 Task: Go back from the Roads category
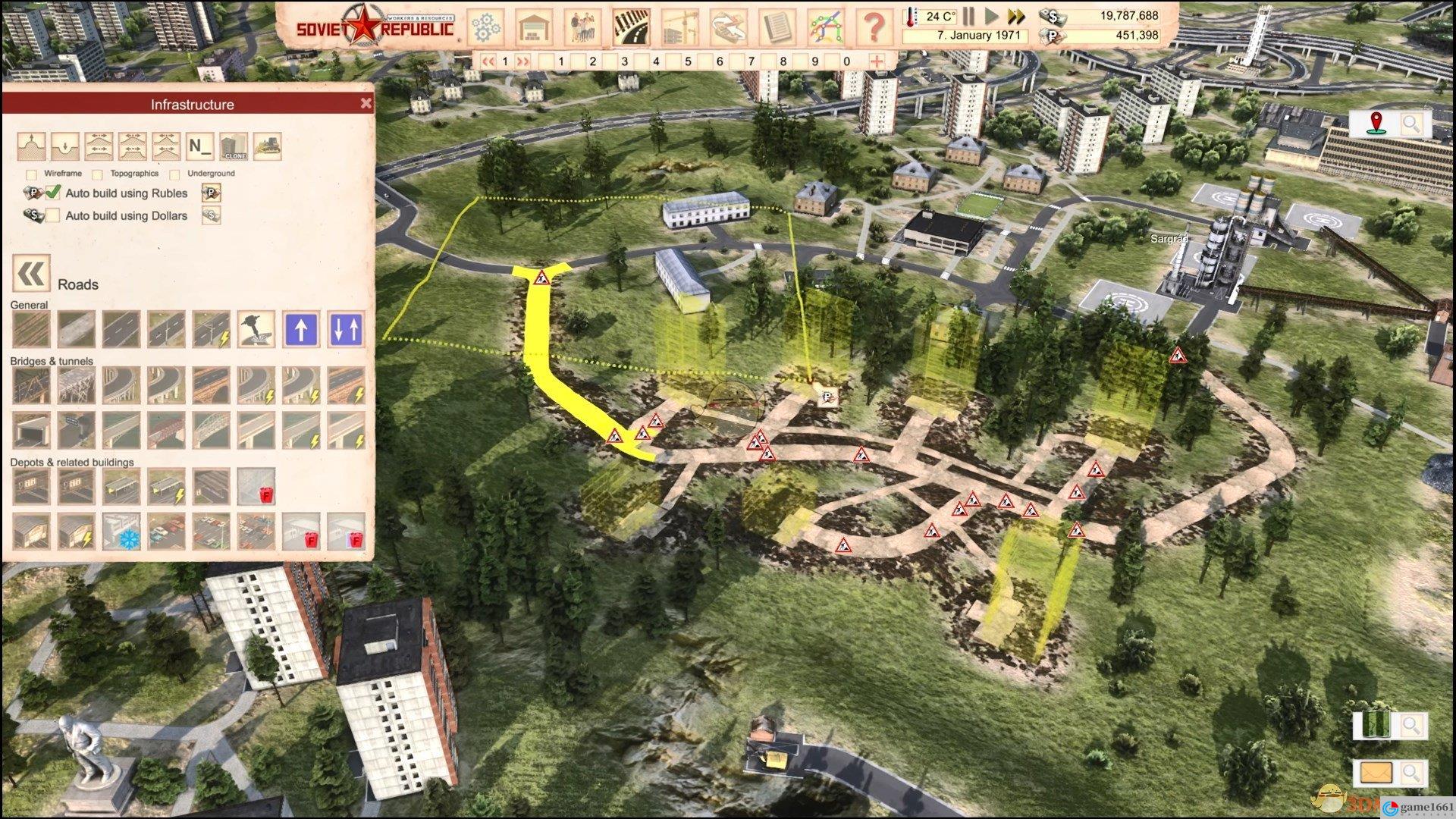pyautogui.click(x=31, y=274)
